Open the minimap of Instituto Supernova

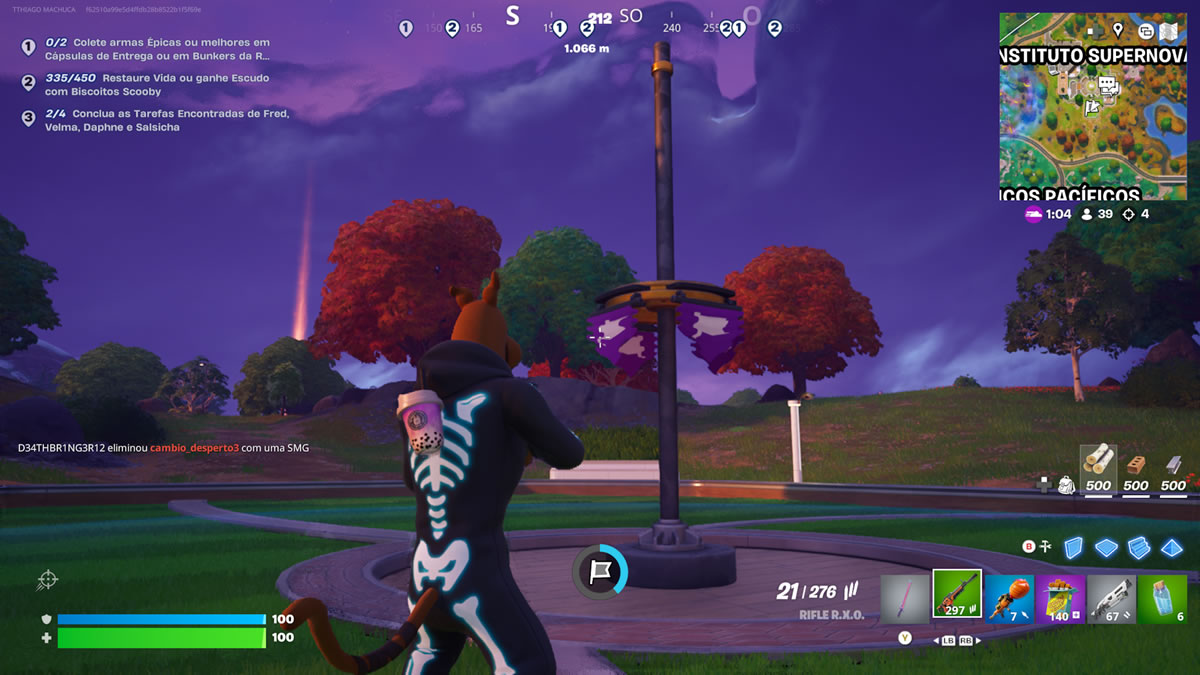1092,106
